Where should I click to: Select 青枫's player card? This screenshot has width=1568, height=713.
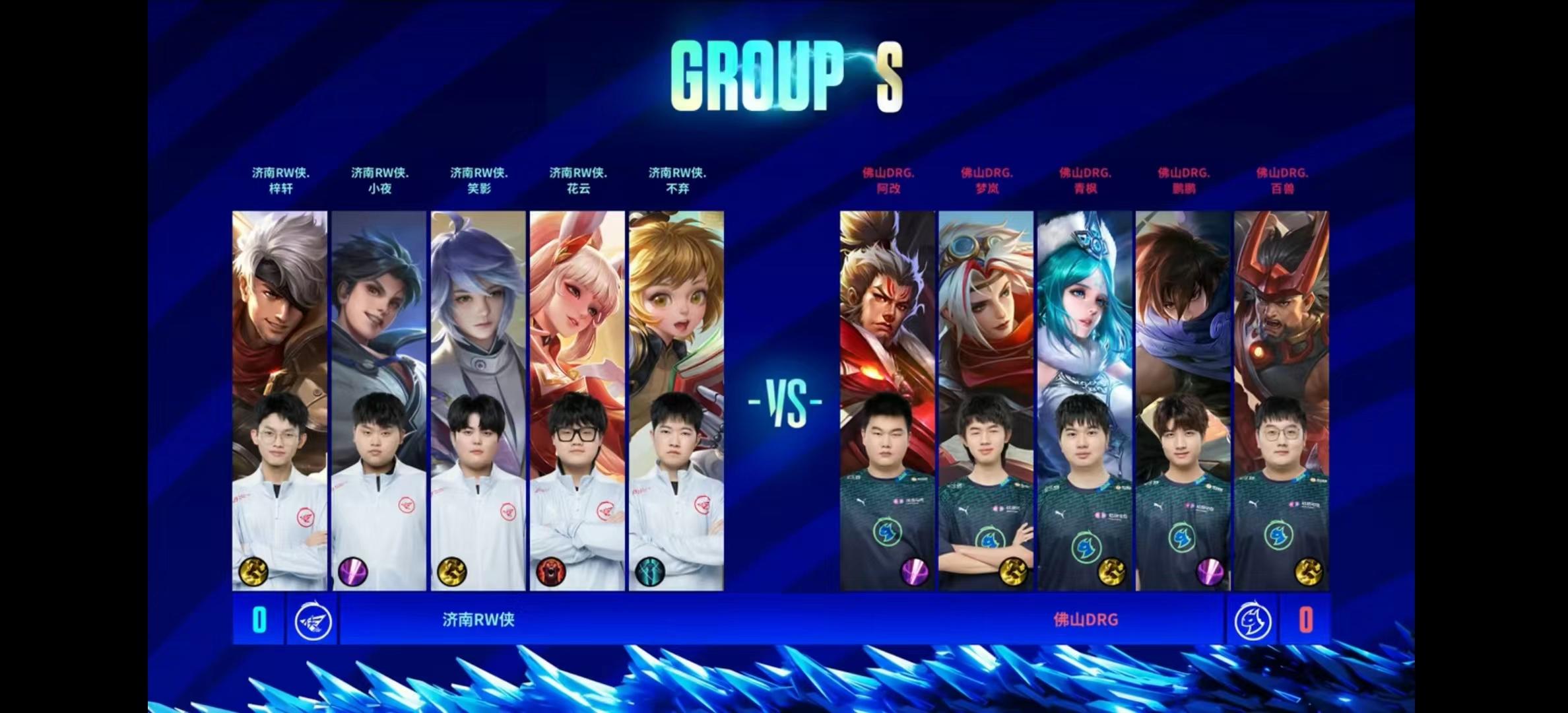coord(1085,399)
